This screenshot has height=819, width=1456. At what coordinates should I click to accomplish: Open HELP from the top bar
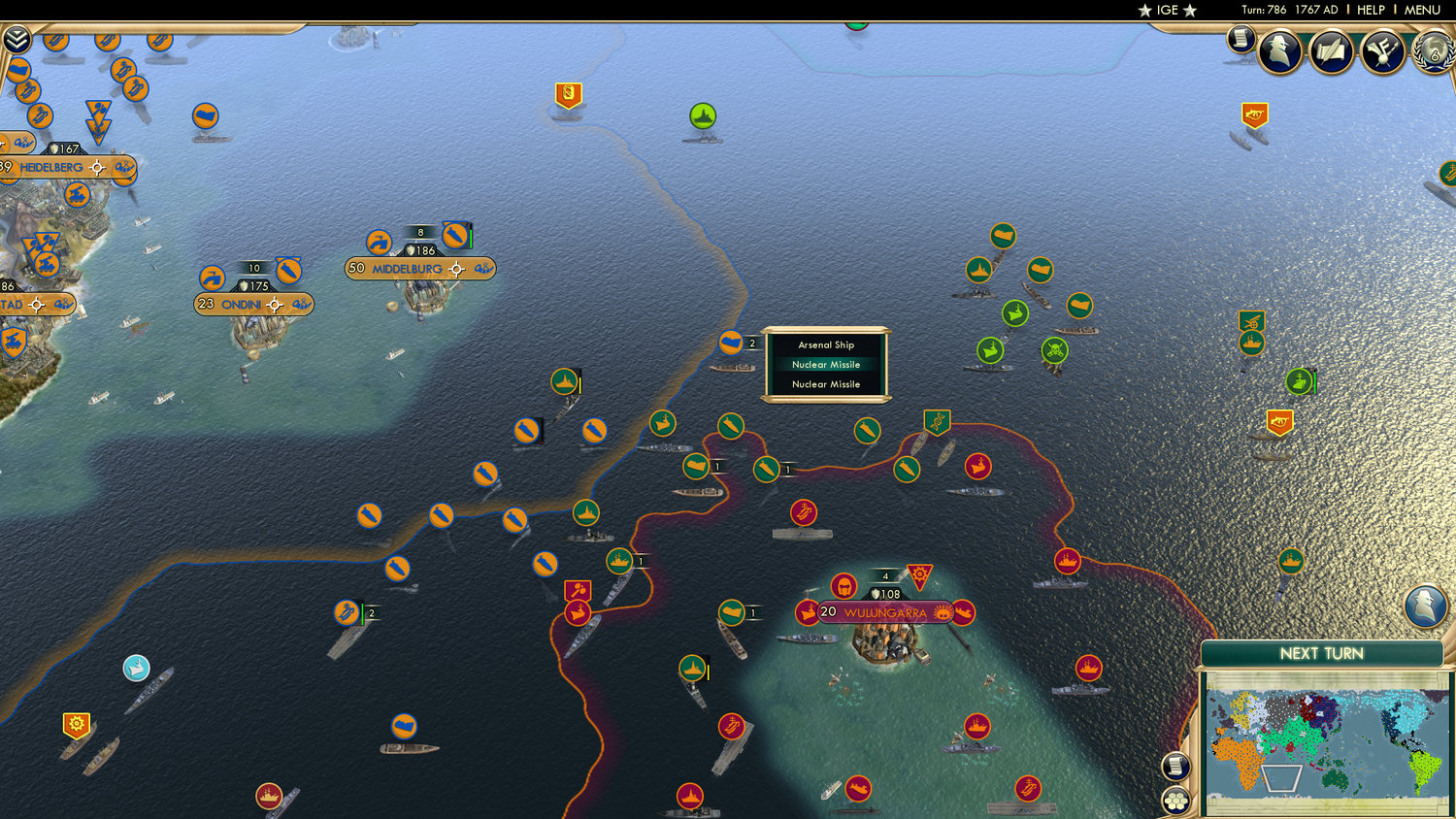pyautogui.click(x=1373, y=10)
